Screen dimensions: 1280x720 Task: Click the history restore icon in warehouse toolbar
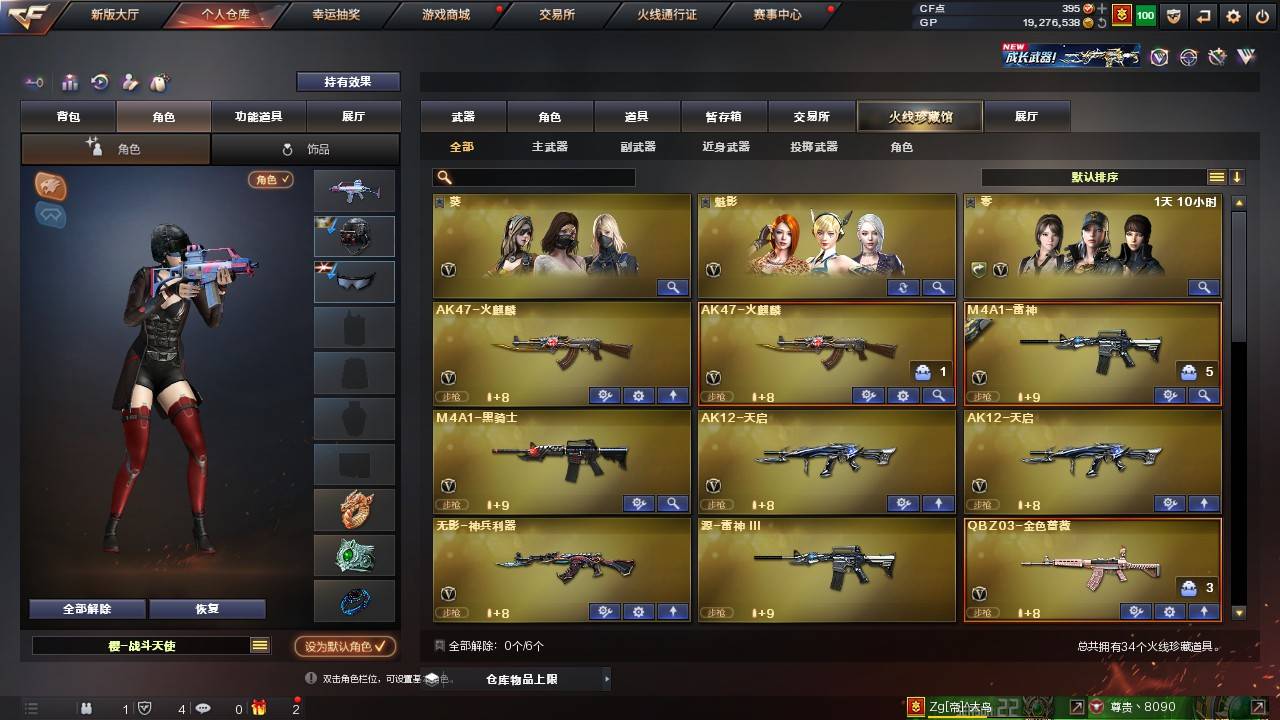click(x=98, y=82)
